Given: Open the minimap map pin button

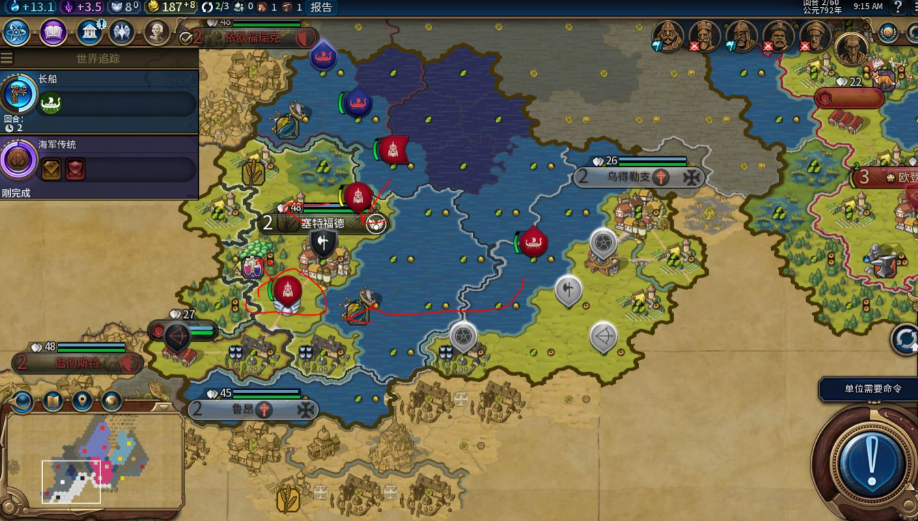Looking at the screenshot, I should [x=82, y=402].
